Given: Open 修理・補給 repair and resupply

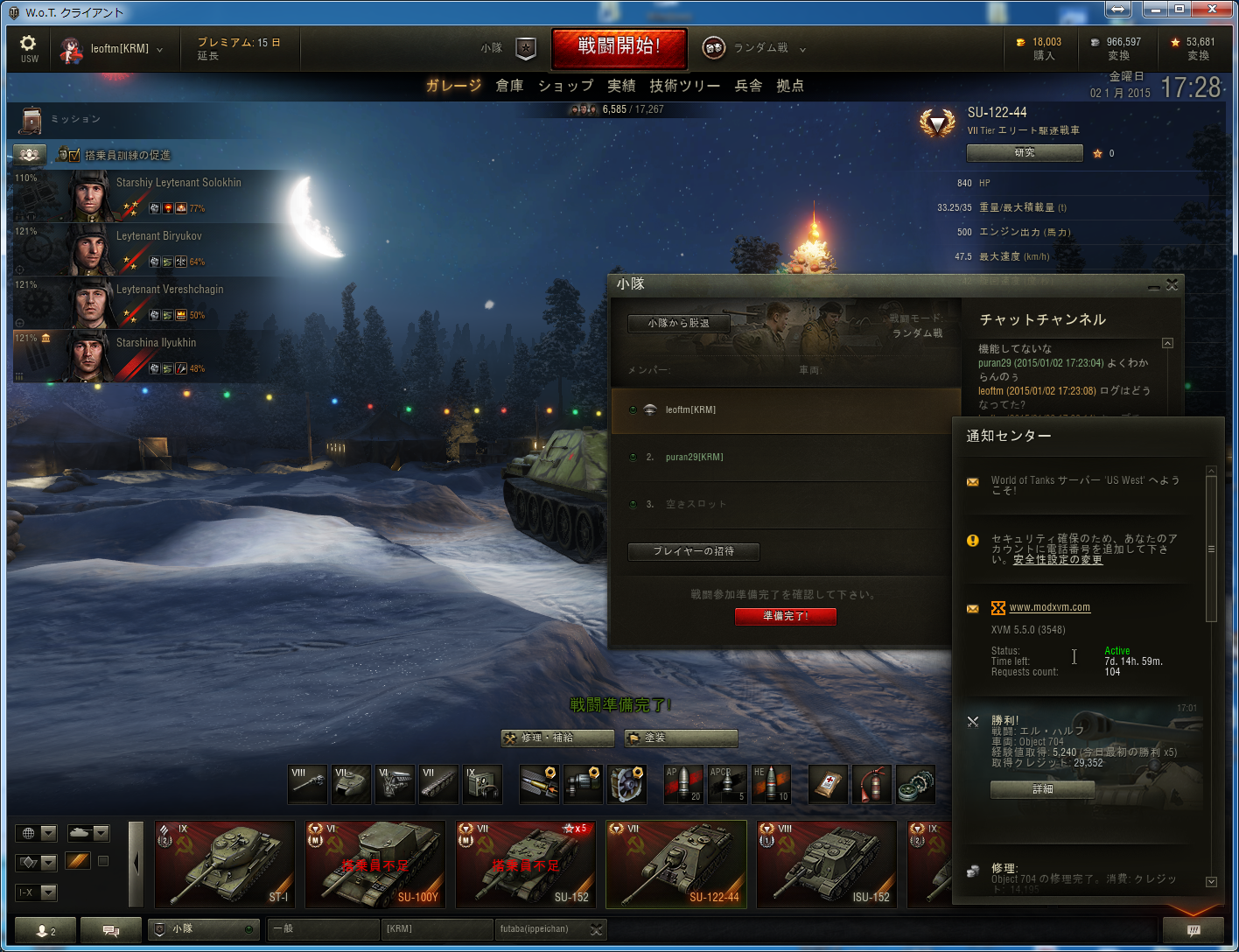Looking at the screenshot, I should 557,738.
